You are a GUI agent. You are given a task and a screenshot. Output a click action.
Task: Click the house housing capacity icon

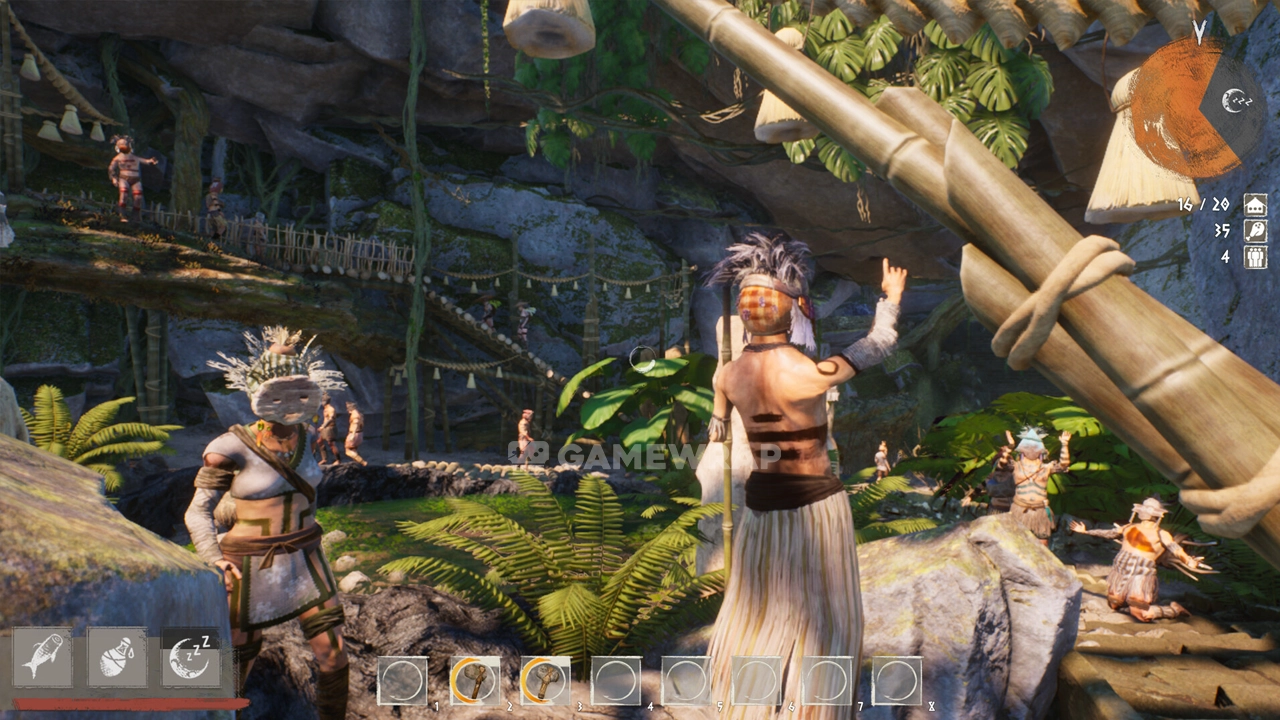point(1255,205)
